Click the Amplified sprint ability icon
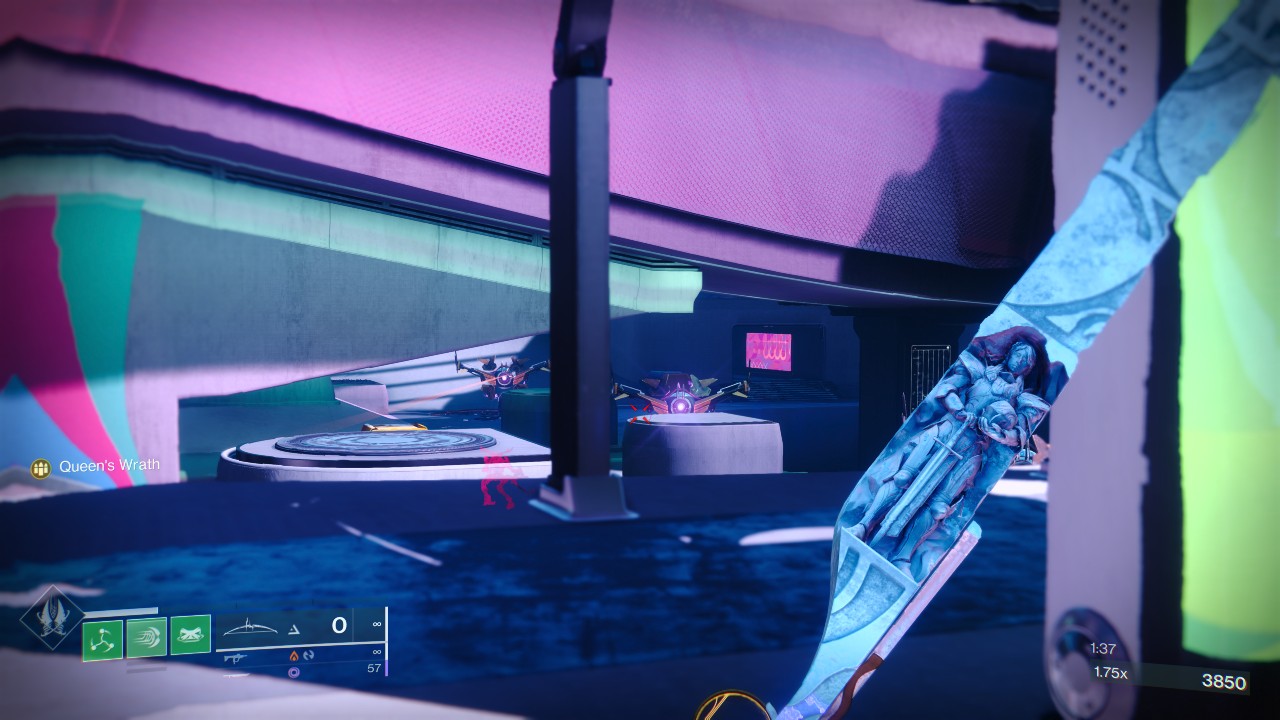Image resolution: width=1280 pixels, height=720 pixels. click(x=147, y=637)
